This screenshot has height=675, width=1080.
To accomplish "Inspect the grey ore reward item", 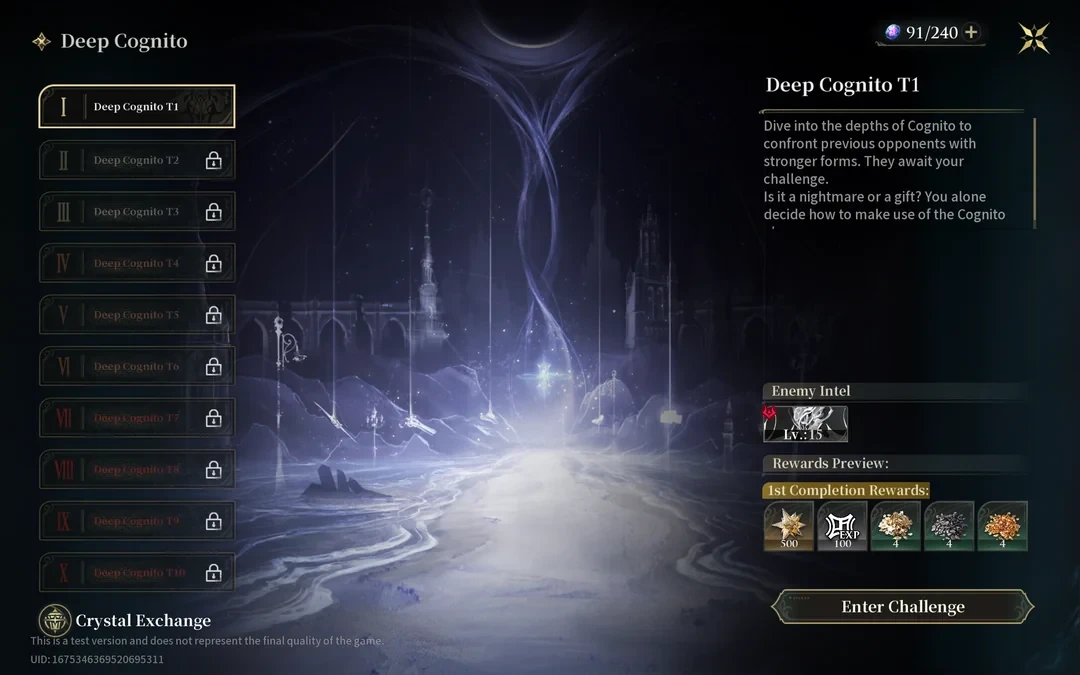I will point(949,526).
